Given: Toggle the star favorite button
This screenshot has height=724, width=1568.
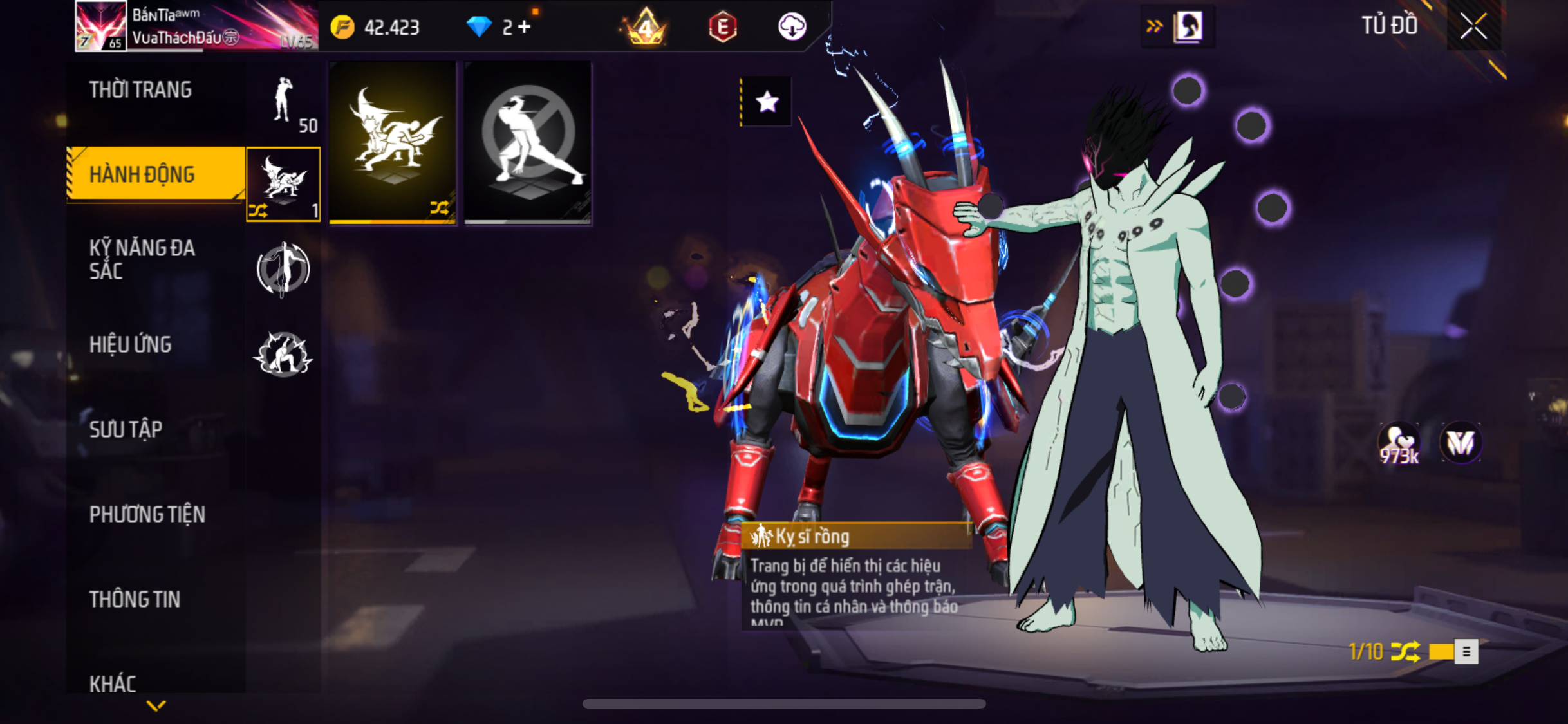Looking at the screenshot, I should click(767, 102).
